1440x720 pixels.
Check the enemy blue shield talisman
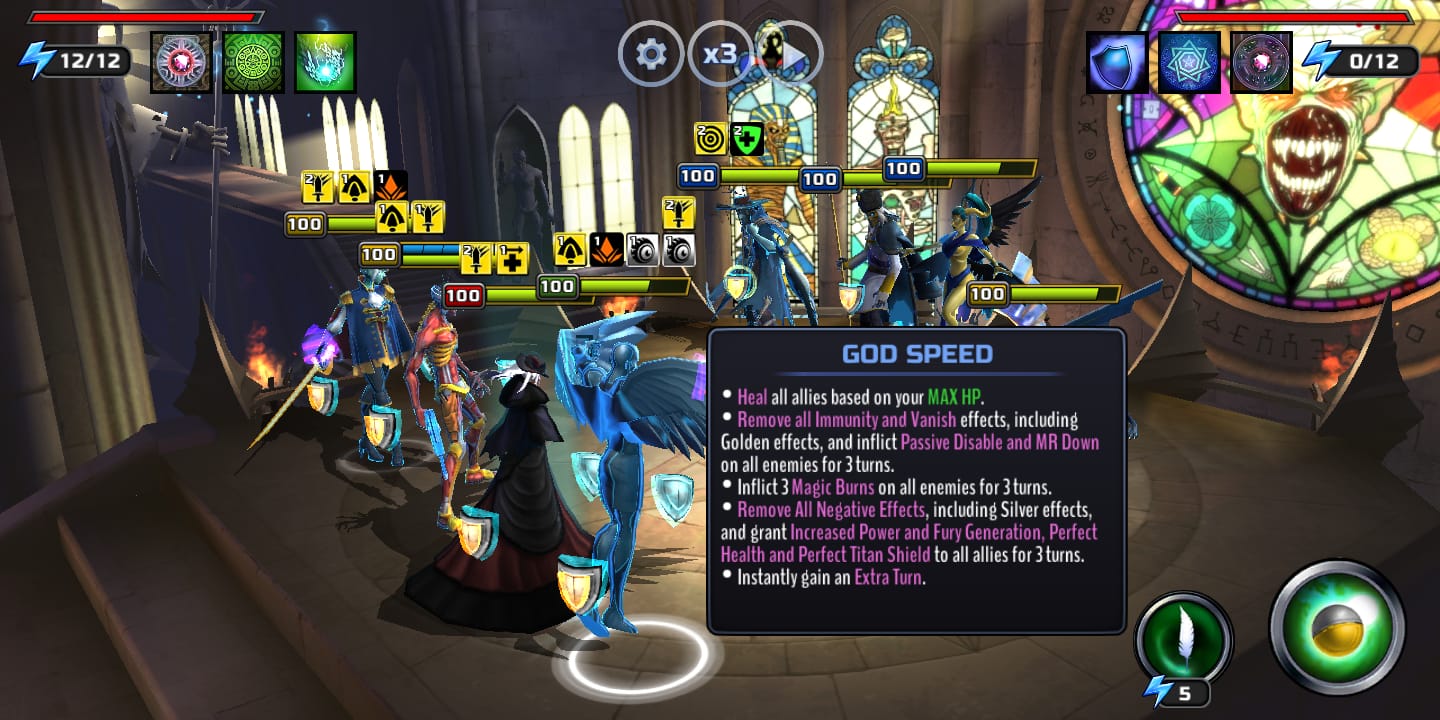point(1117,62)
